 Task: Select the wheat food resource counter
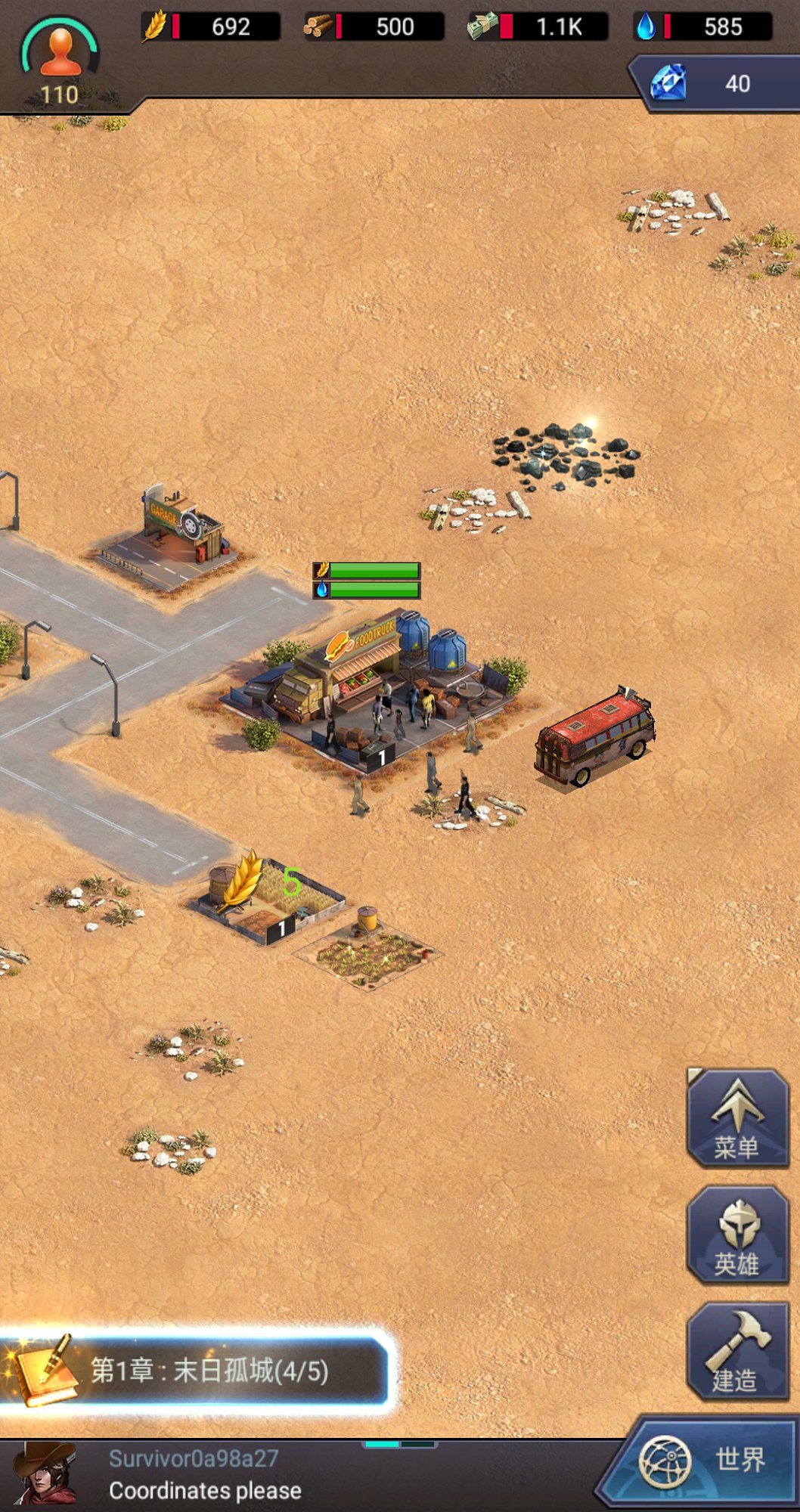pos(212,27)
